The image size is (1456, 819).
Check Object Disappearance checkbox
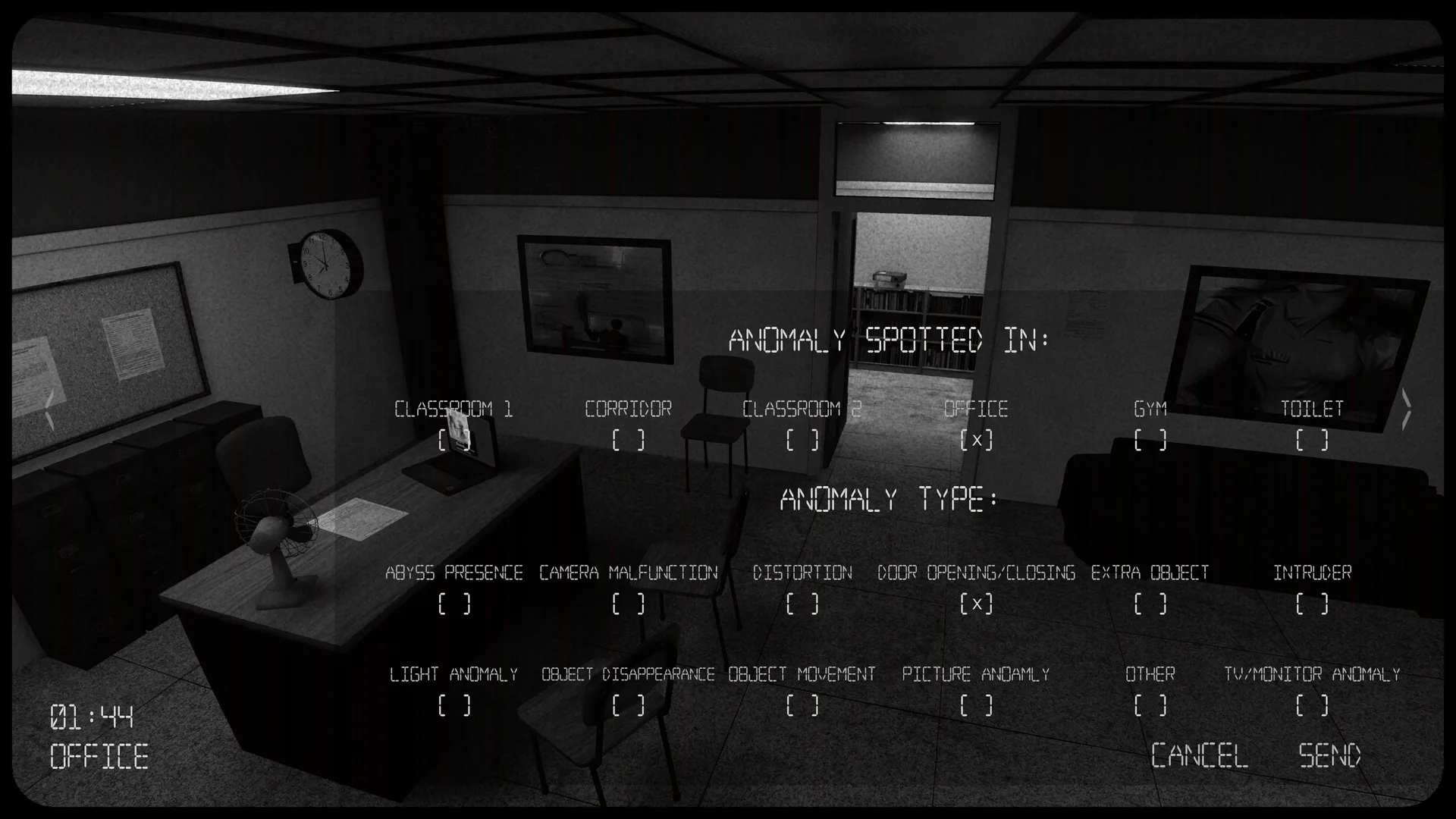click(x=626, y=707)
